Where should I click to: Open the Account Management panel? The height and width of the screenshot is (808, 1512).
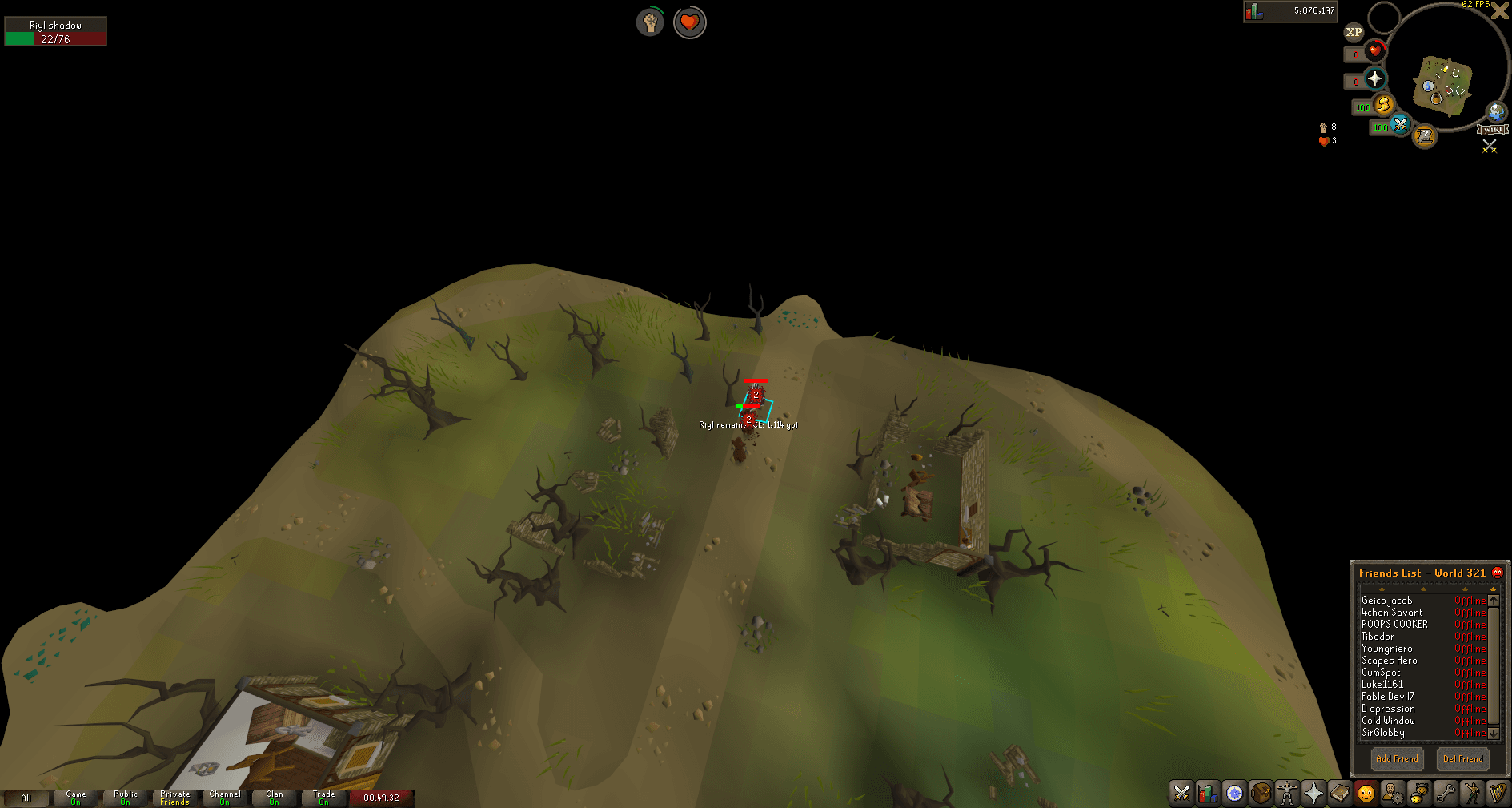pyautogui.click(x=1392, y=794)
